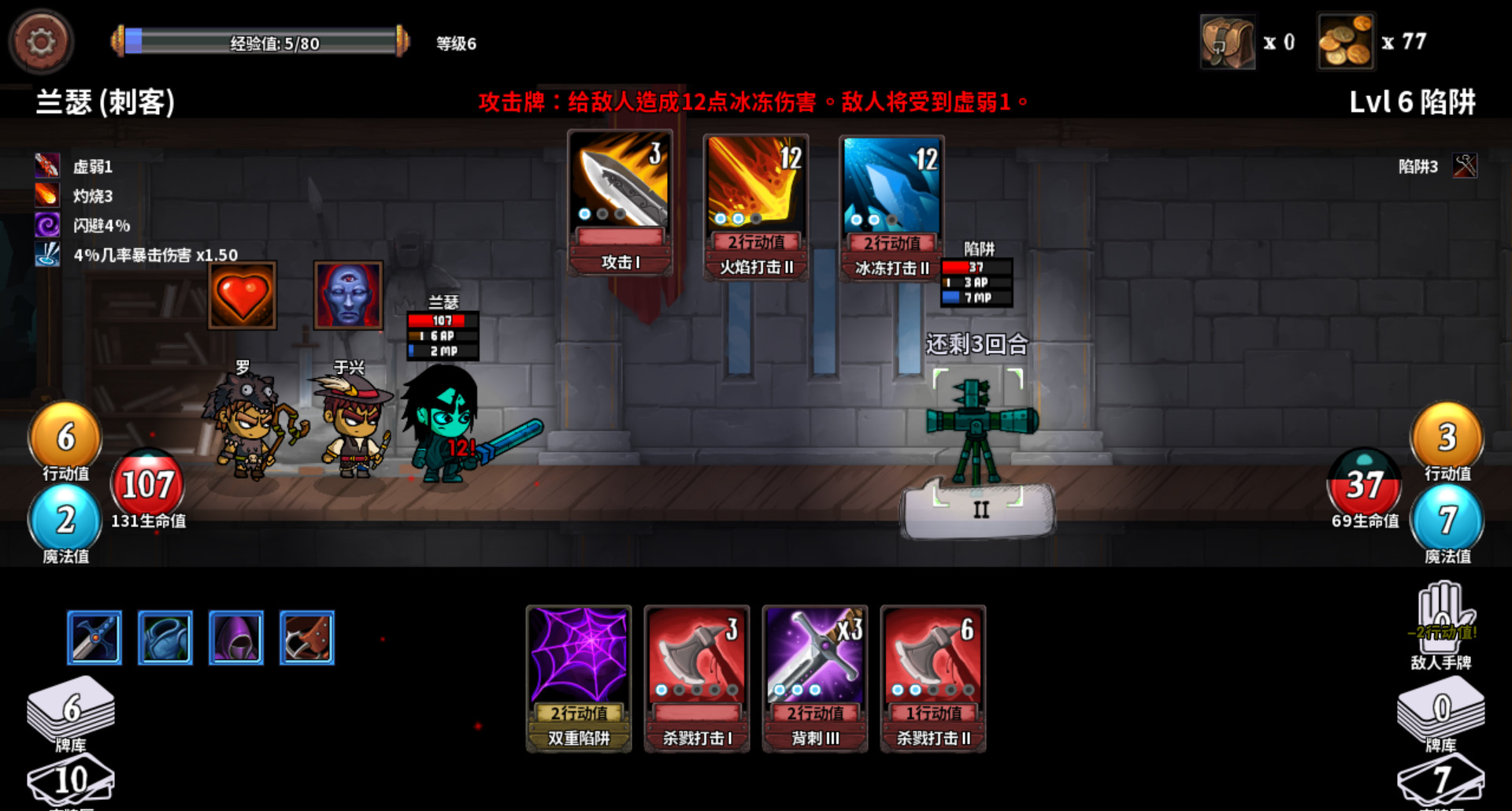This screenshot has height=811, width=1512.
Task: Click the equipped sword slot
Action: 94,638
